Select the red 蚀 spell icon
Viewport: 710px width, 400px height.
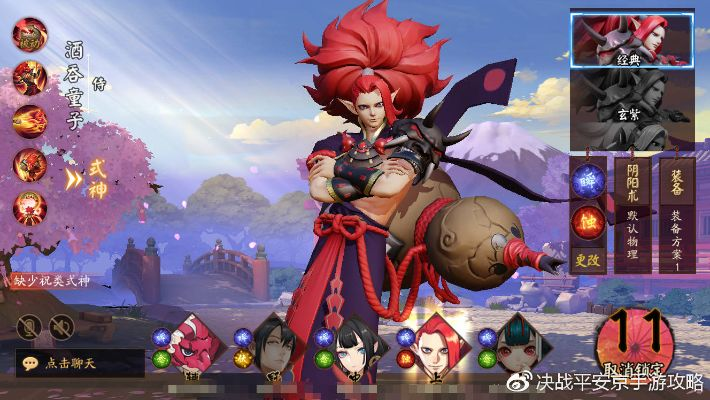[588, 220]
